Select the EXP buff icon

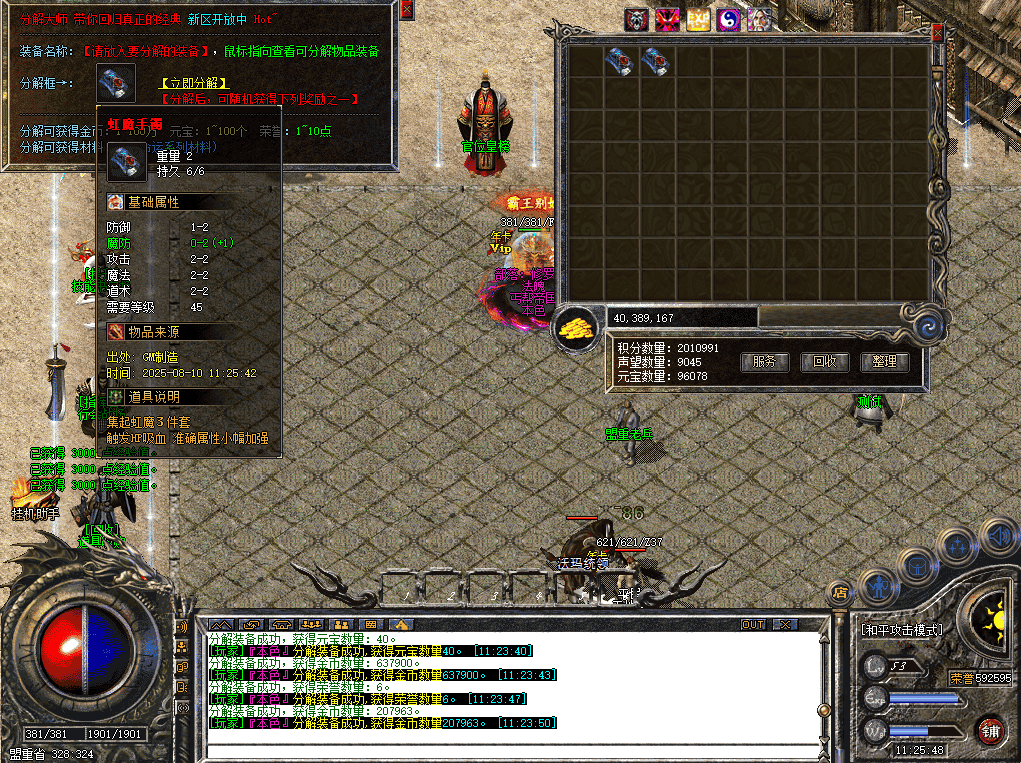click(698, 20)
